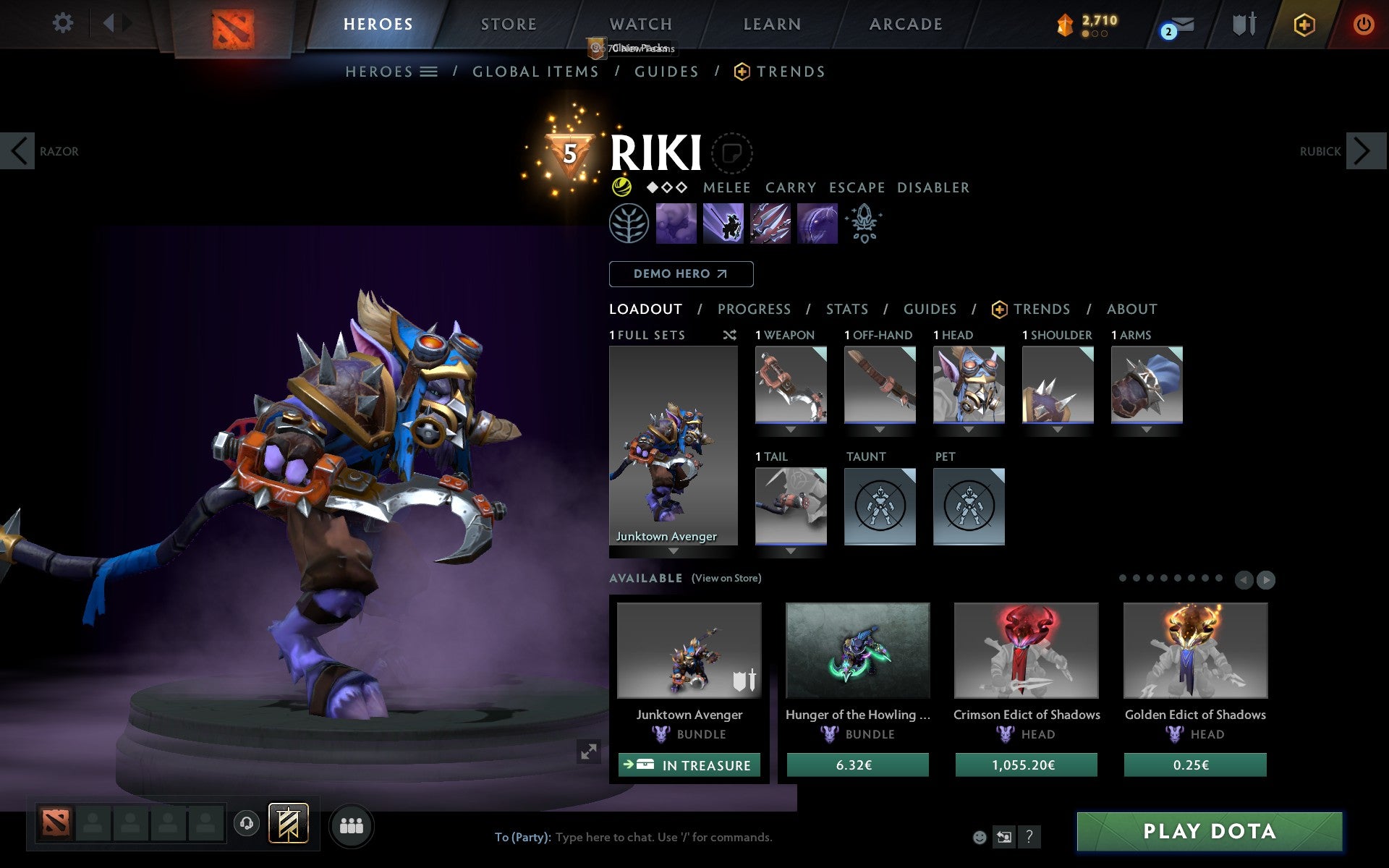Select the Blink Strike ability icon
The image size is (1389, 868).
724,224
